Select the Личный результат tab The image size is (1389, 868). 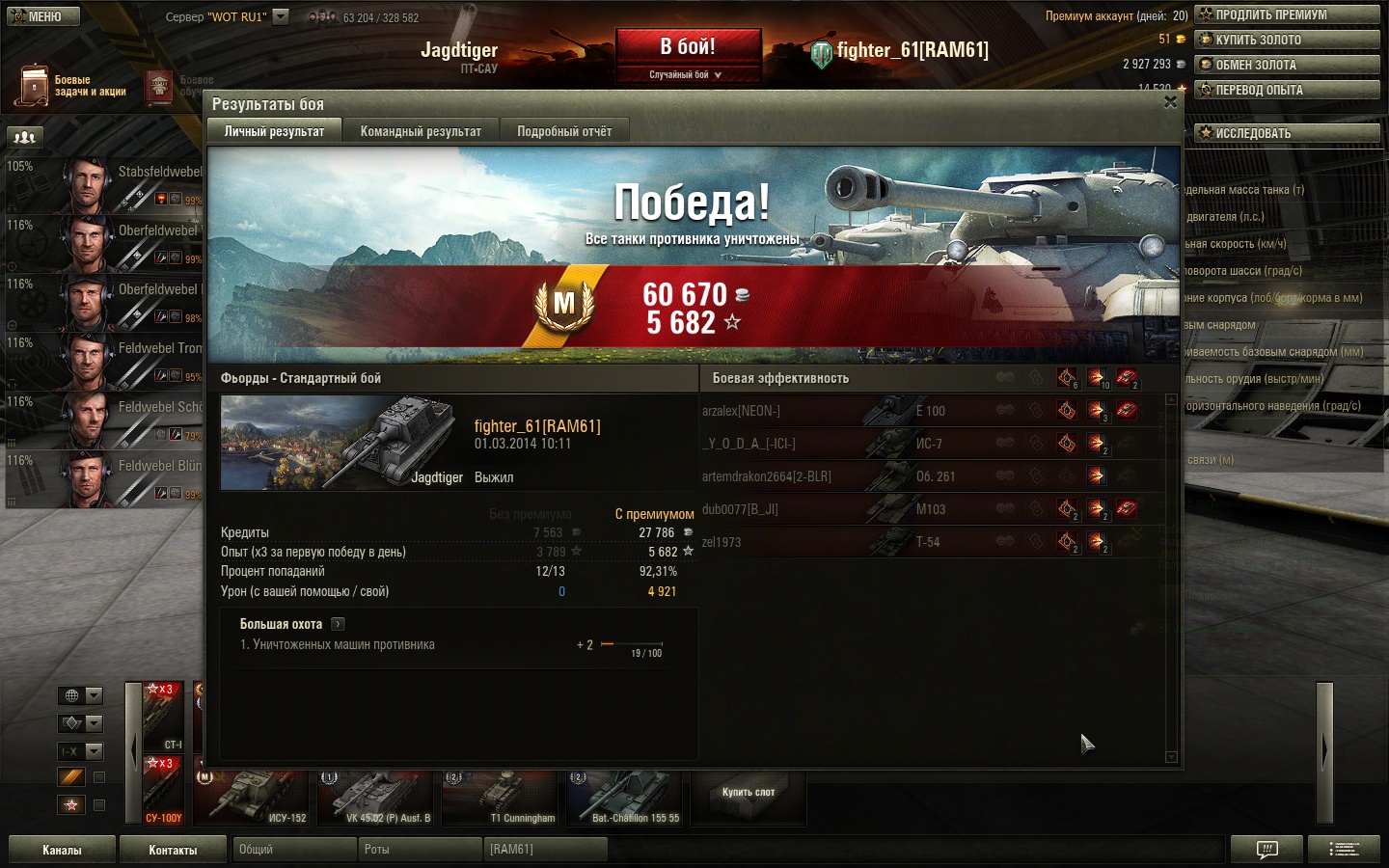tap(275, 131)
